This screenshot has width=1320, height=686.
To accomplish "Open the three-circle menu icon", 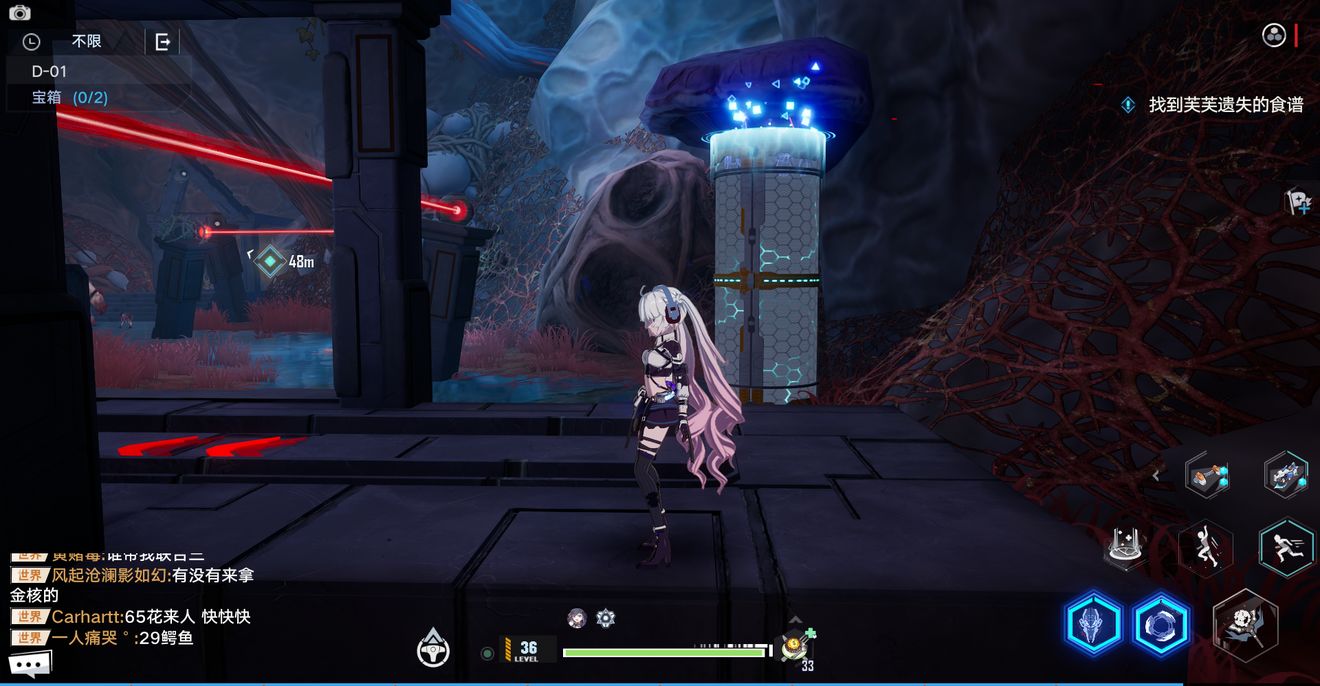I will (1274, 36).
